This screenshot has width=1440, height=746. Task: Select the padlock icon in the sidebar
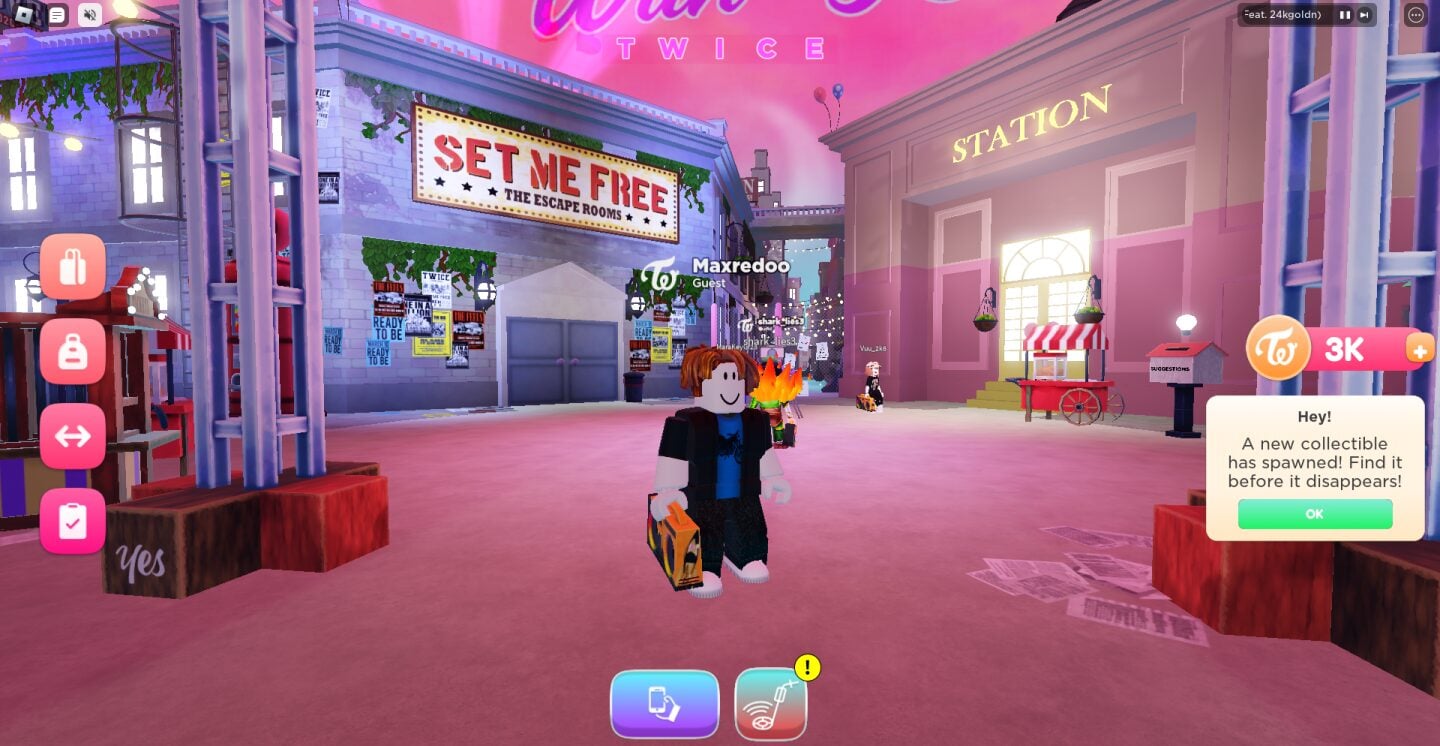(x=73, y=351)
